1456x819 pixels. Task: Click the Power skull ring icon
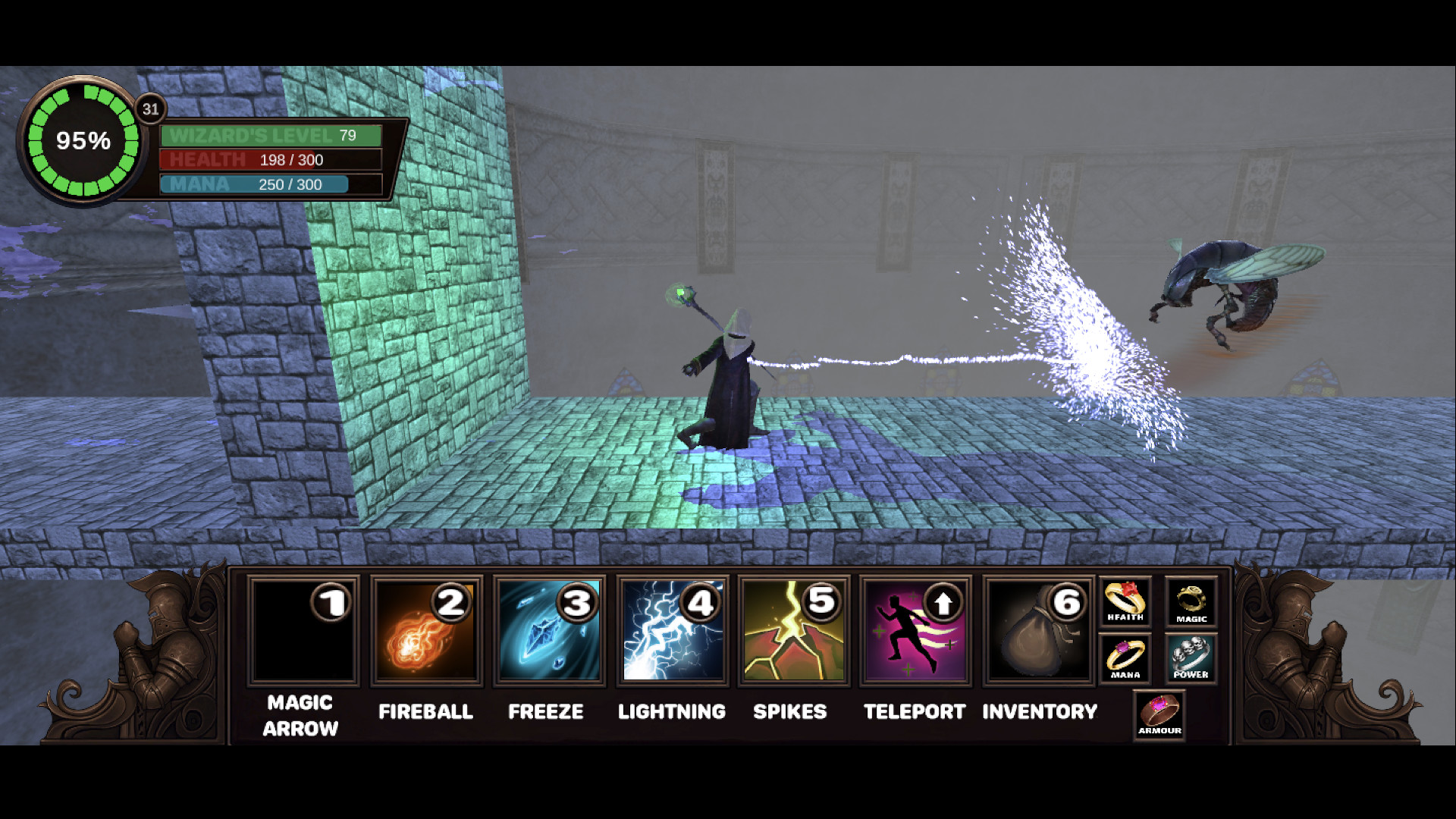(1191, 658)
